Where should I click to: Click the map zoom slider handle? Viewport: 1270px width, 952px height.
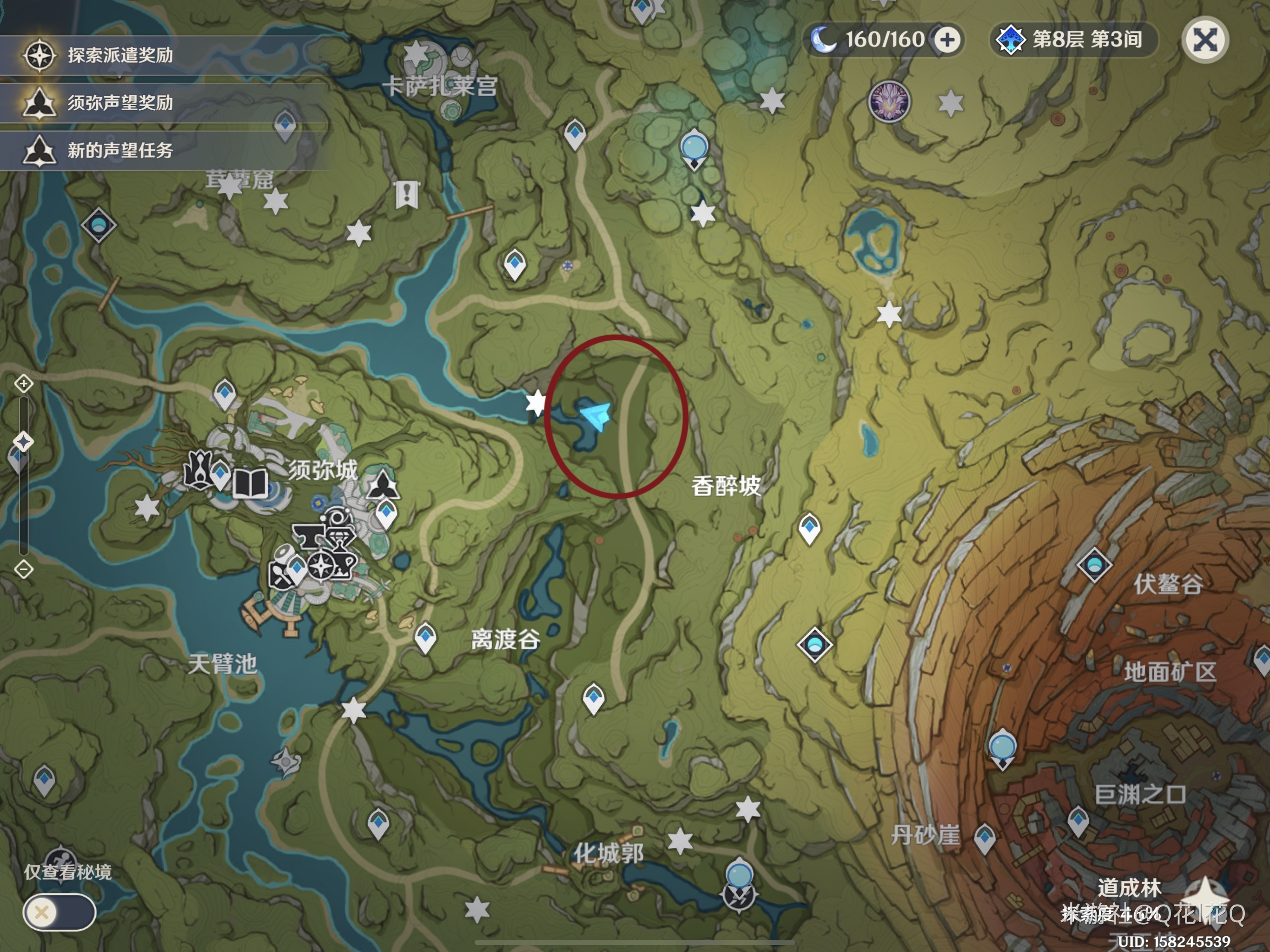point(24,442)
